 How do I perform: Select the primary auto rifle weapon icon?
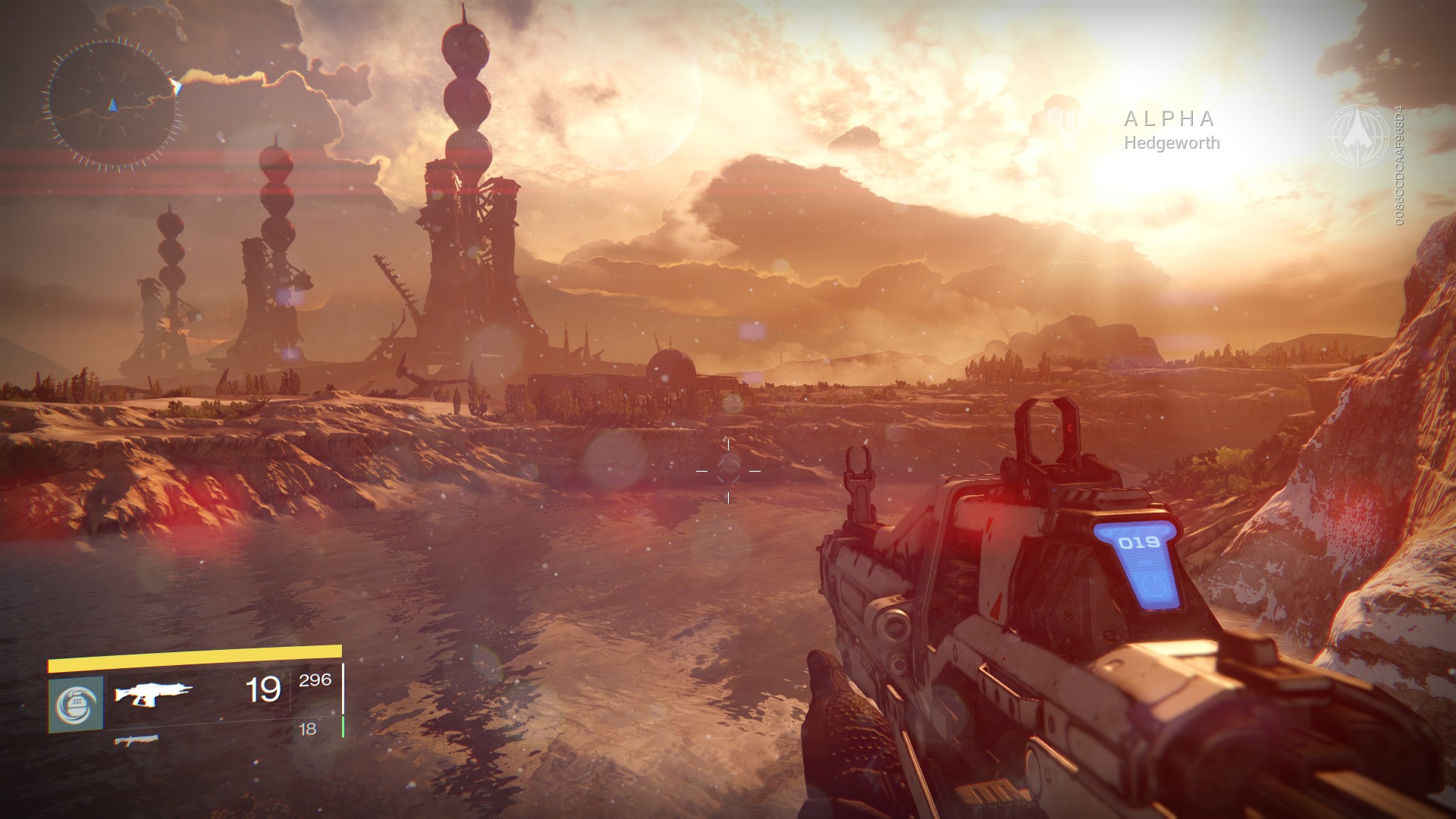pyautogui.click(x=153, y=693)
